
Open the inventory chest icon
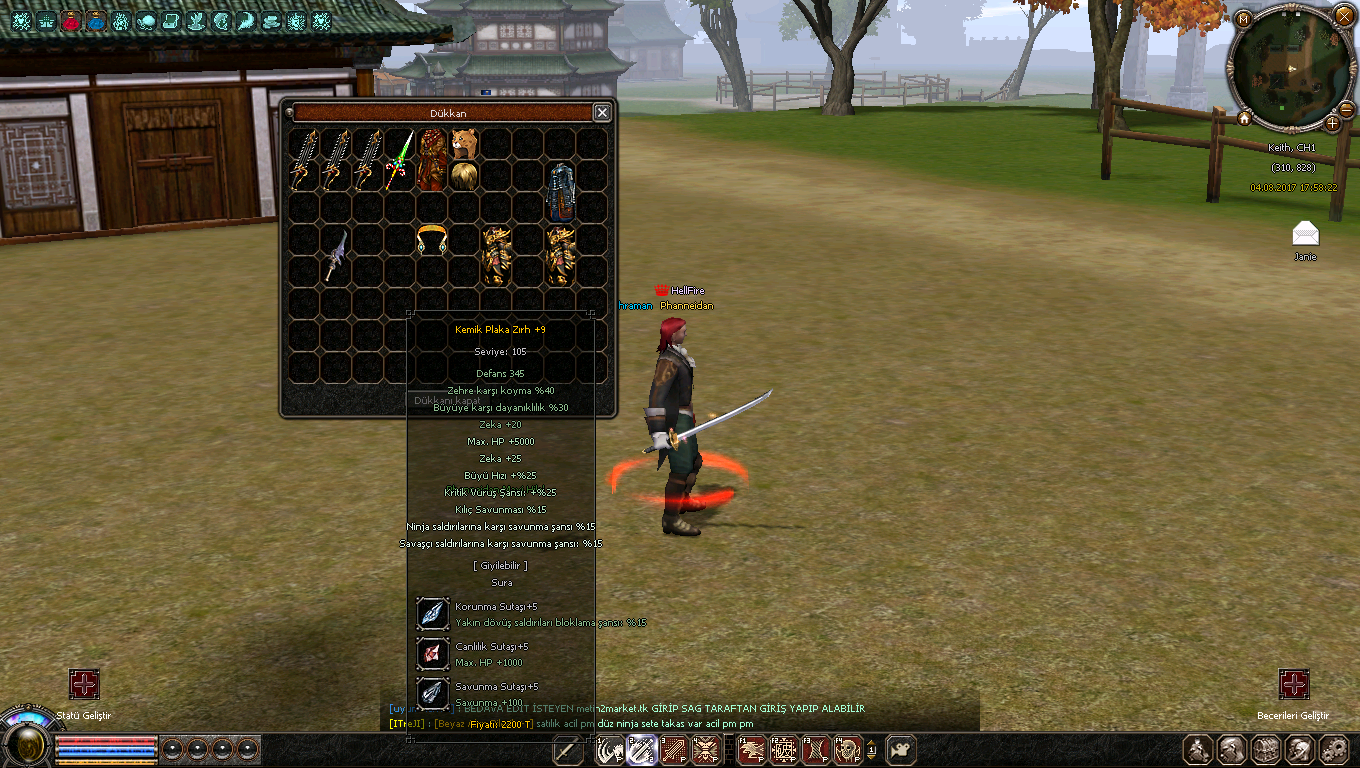tap(1266, 750)
